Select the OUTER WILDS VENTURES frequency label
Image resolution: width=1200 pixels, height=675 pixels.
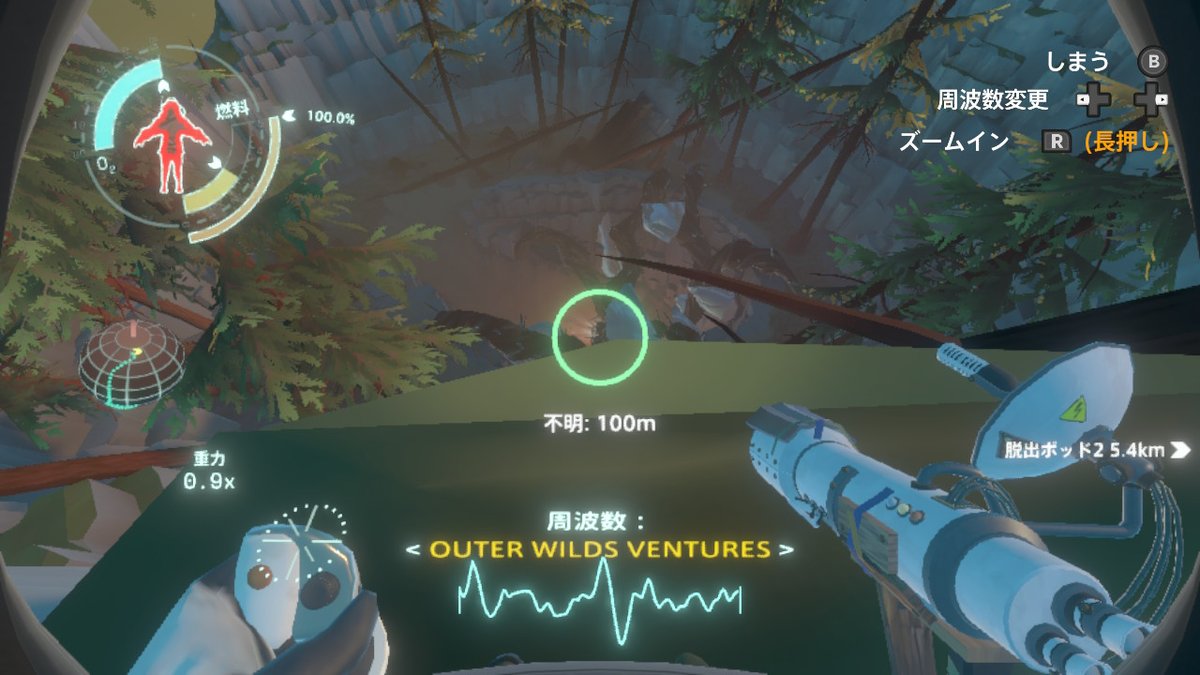[600, 549]
